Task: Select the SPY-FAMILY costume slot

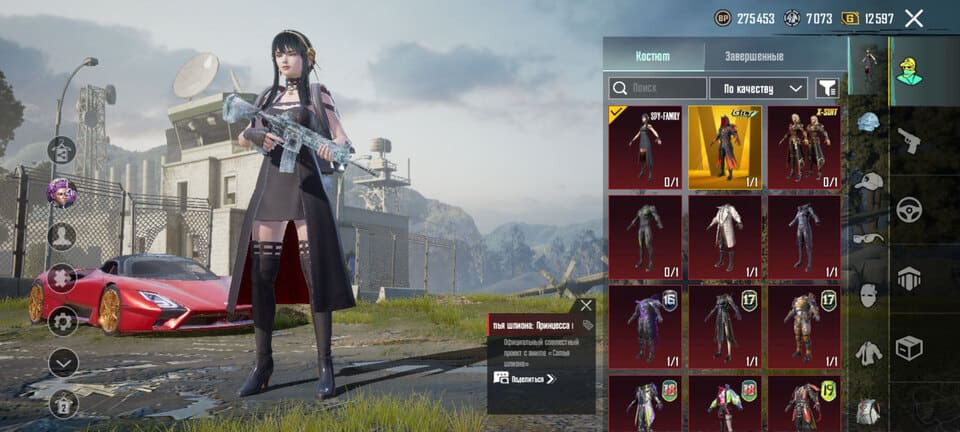Action: click(x=645, y=147)
